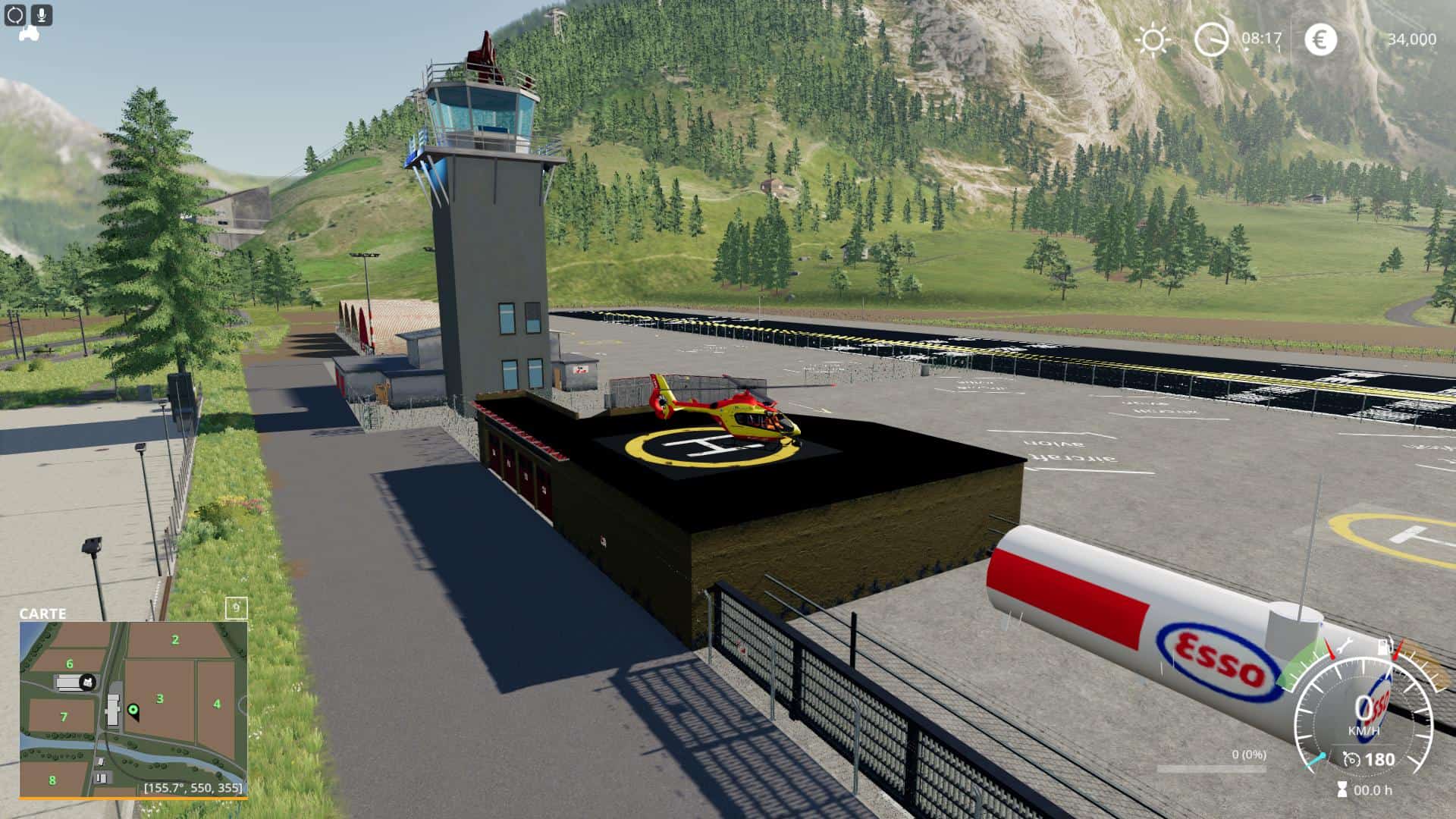Click the small white tractor icon
Image resolution: width=1456 pixels, height=819 pixels.
29,34
